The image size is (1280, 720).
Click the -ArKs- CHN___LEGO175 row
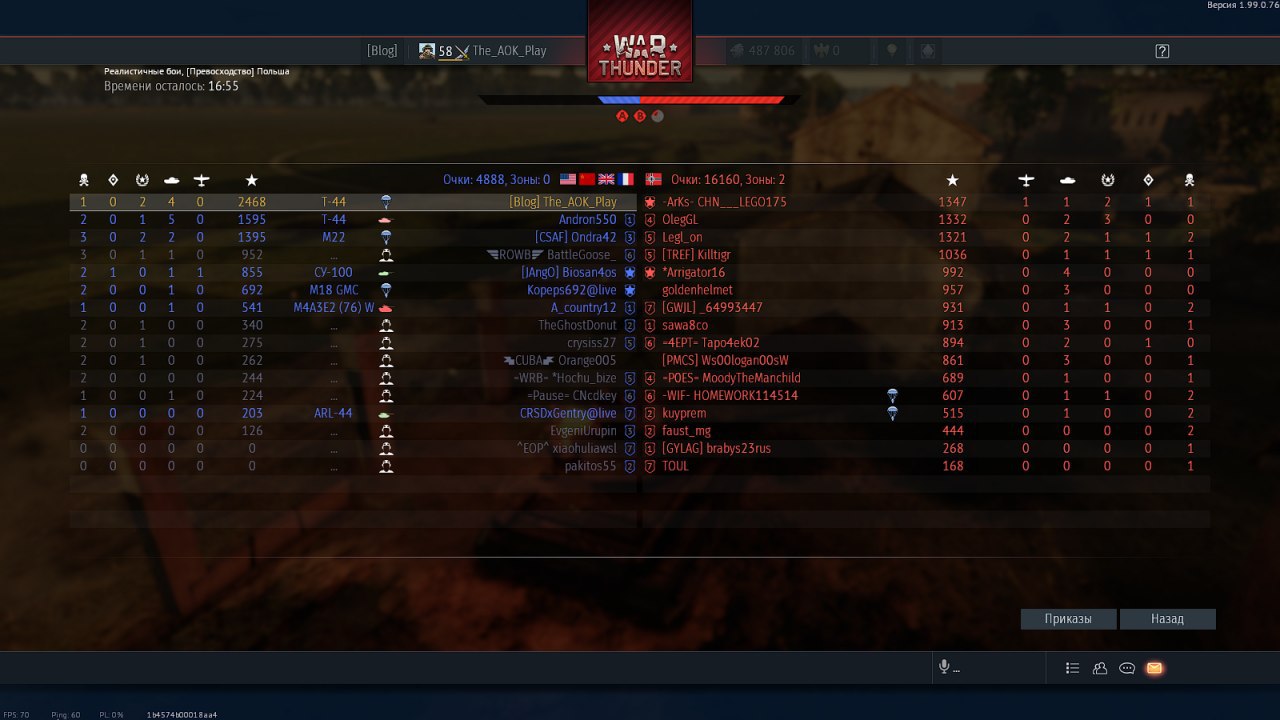pyautogui.click(x=724, y=202)
